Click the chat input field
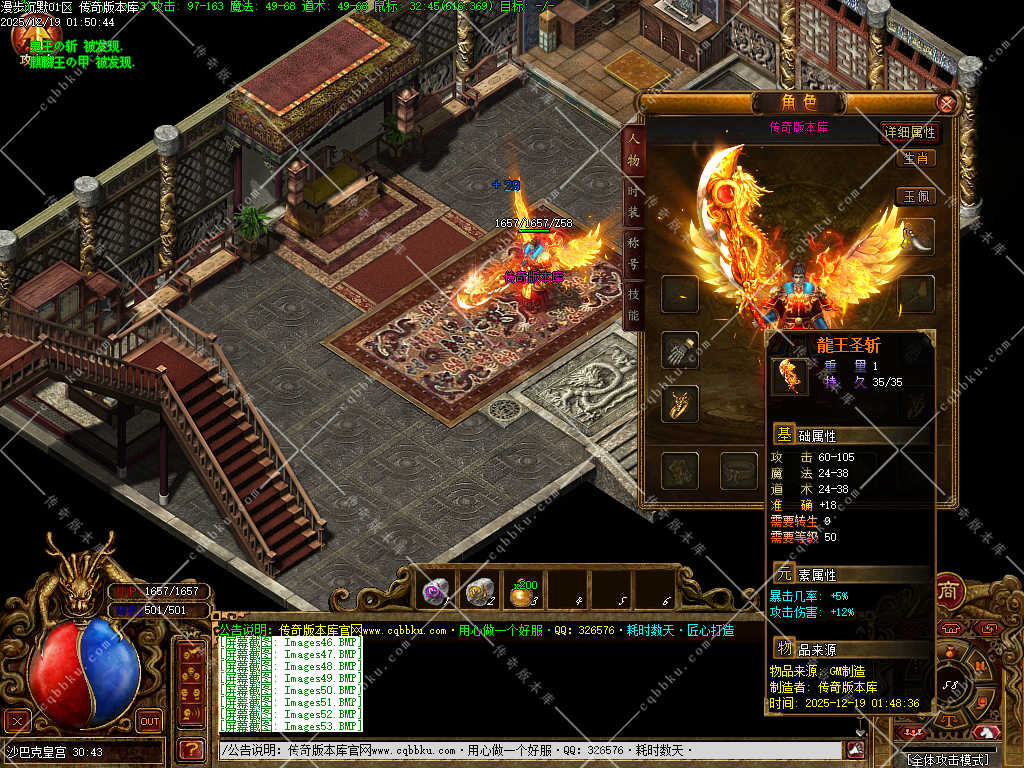 coord(530,750)
